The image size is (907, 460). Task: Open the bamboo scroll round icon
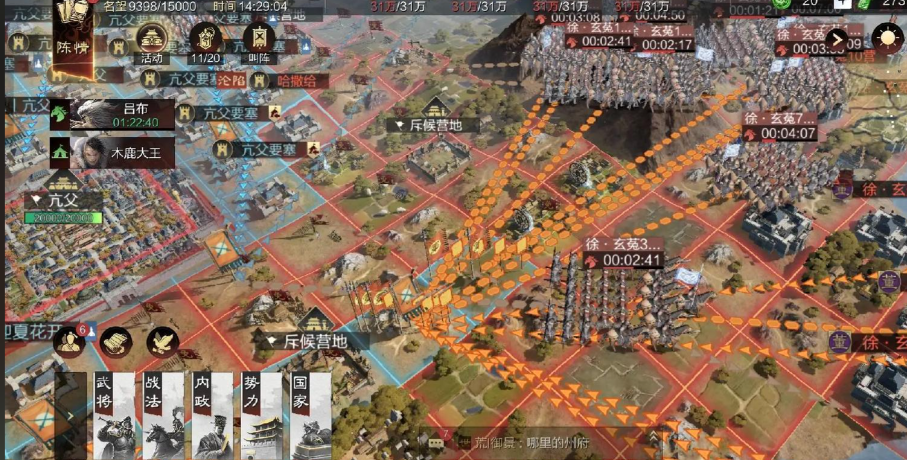coord(115,341)
